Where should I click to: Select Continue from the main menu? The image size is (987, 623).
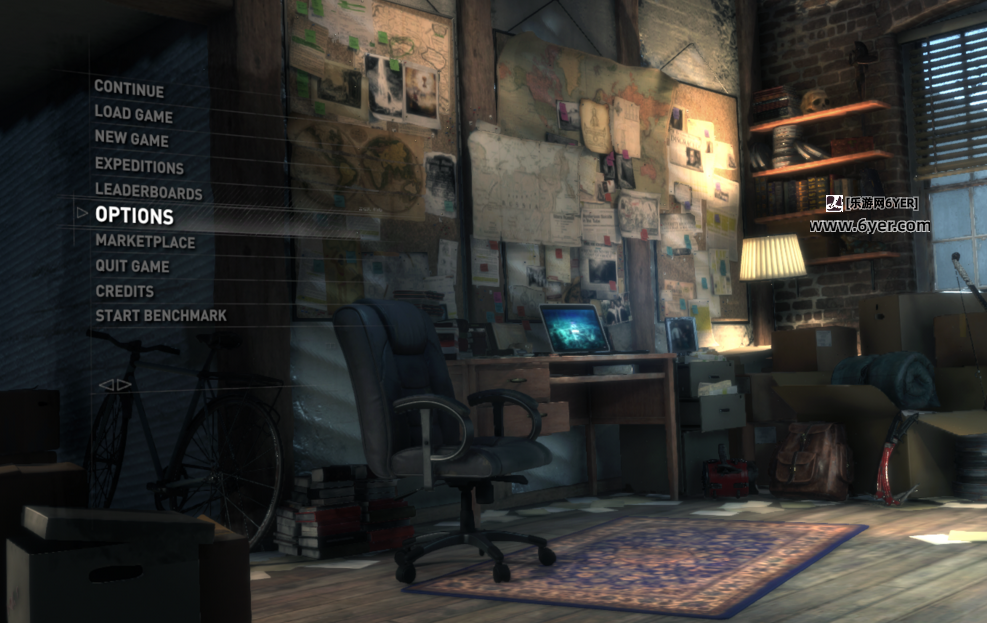pyautogui.click(x=129, y=88)
